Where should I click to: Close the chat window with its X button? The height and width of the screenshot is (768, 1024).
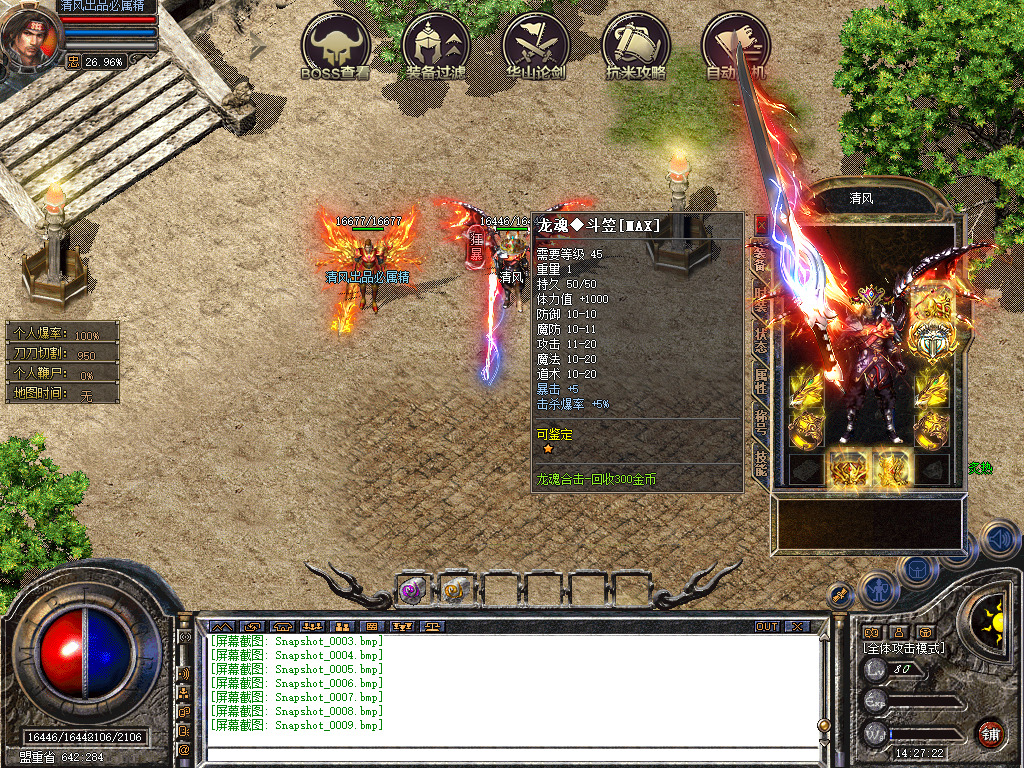797,627
